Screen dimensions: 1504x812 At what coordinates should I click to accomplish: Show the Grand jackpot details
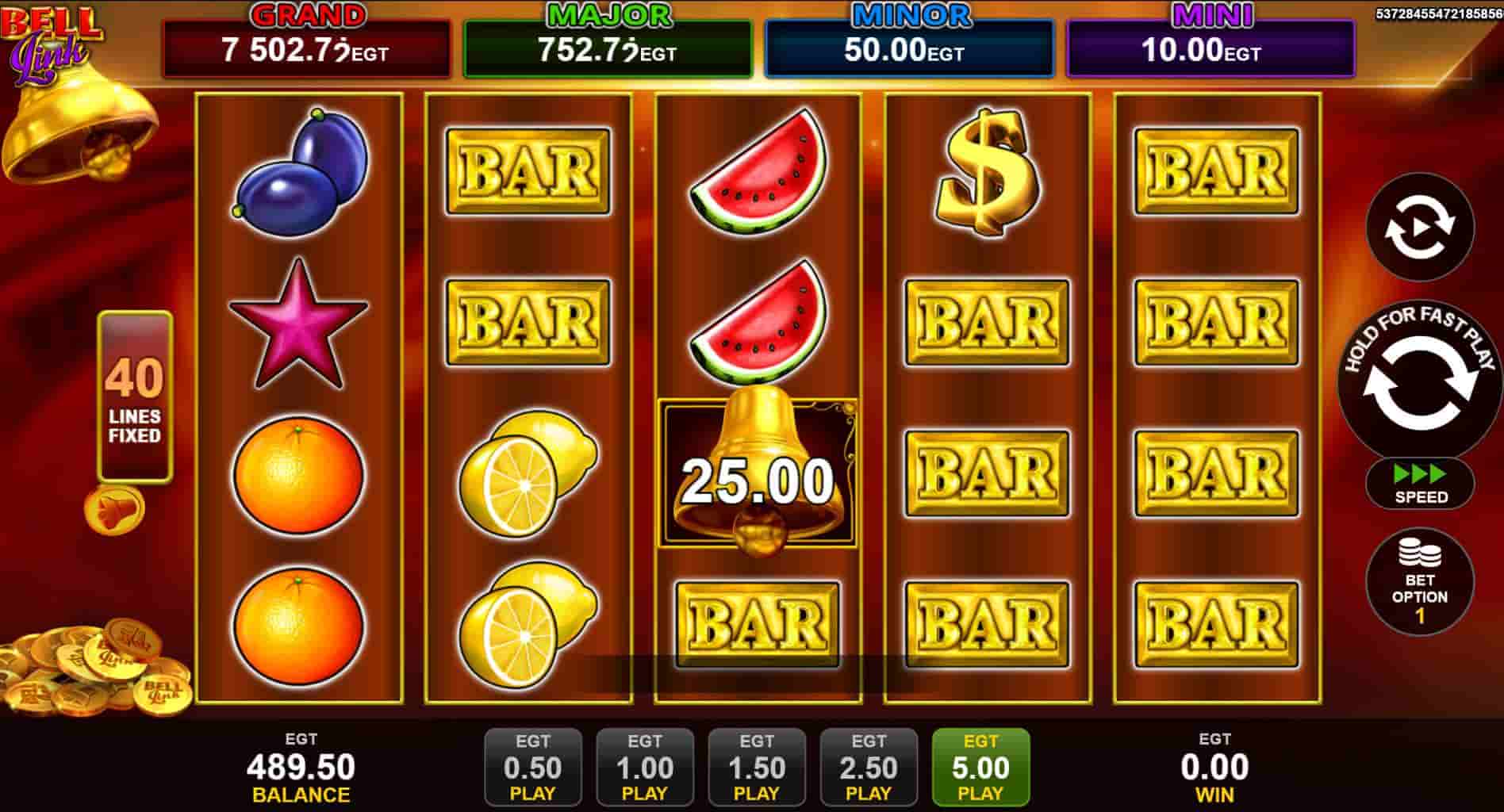tap(306, 49)
